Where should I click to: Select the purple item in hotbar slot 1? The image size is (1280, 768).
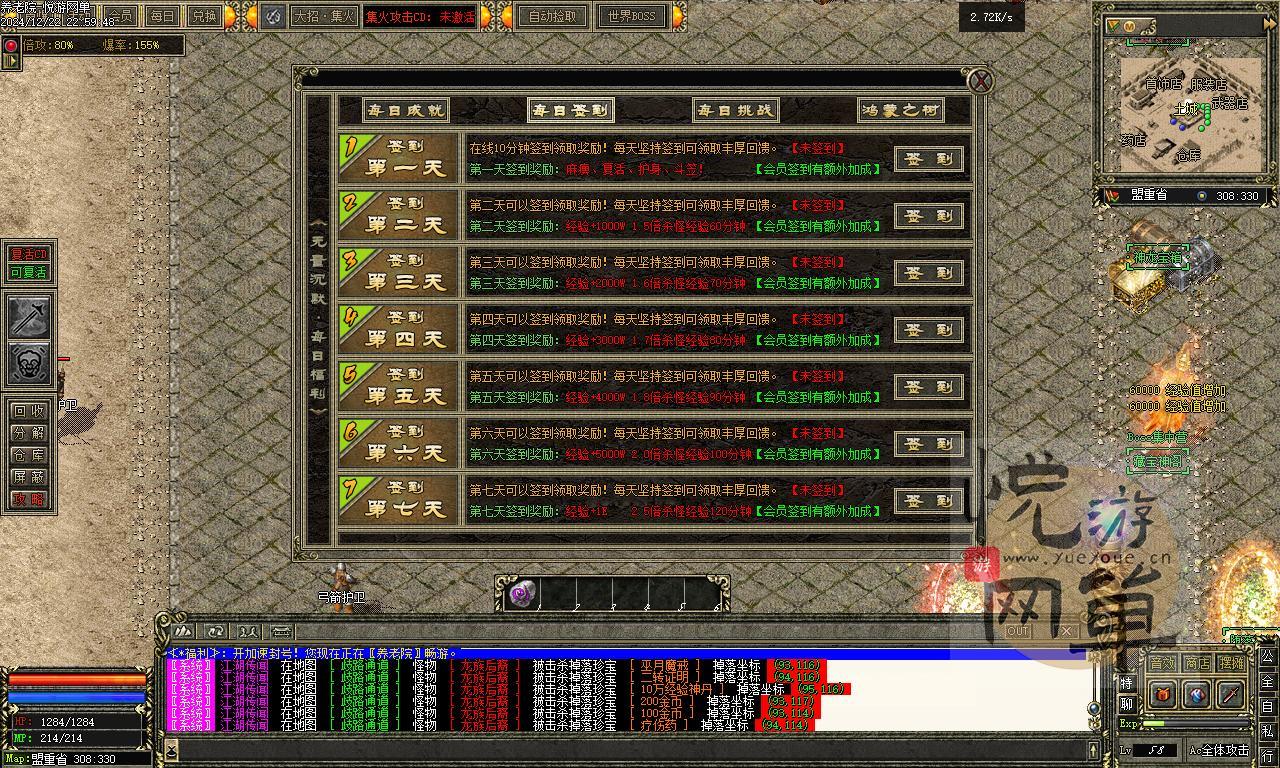522,594
